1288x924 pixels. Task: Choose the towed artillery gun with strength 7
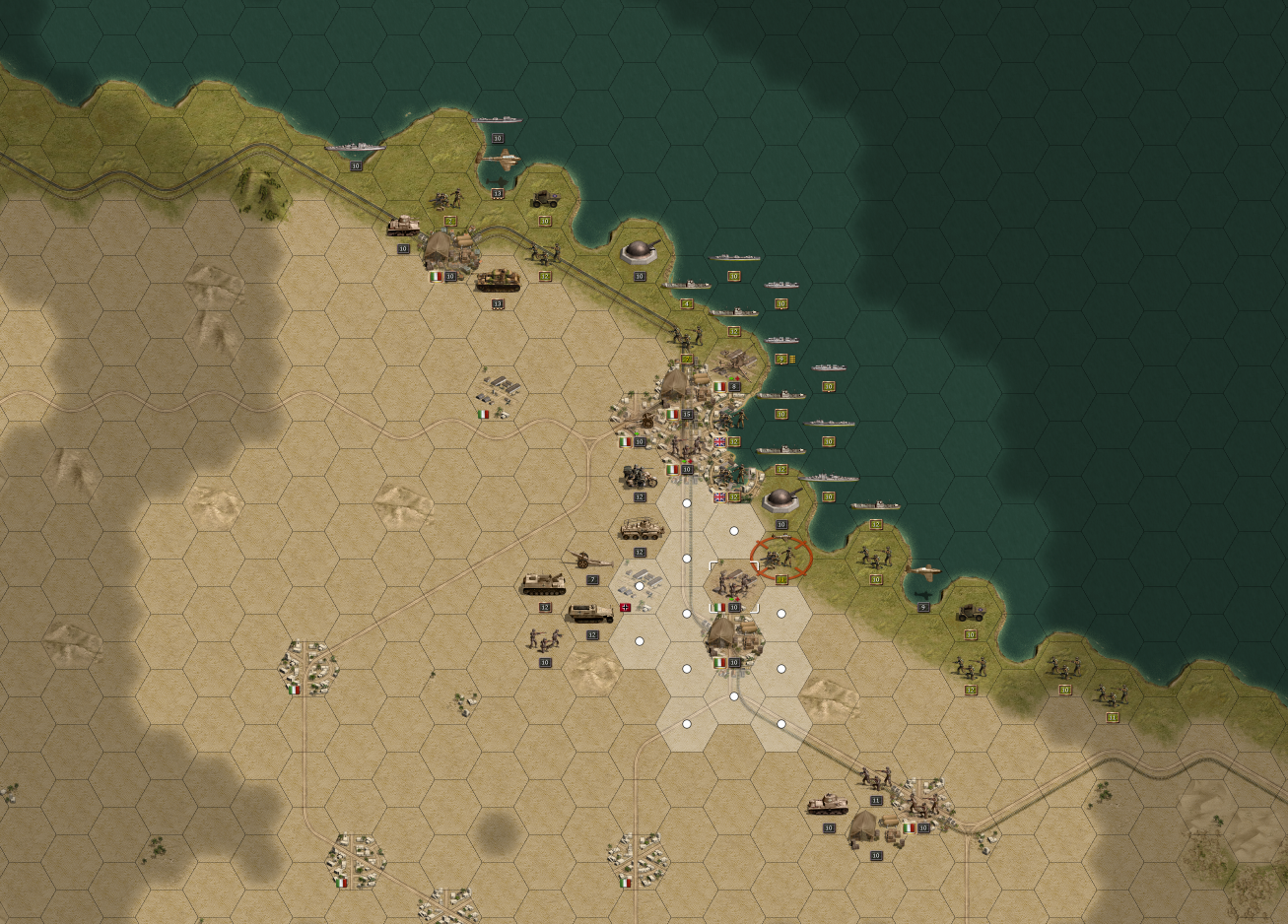click(588, 561)
